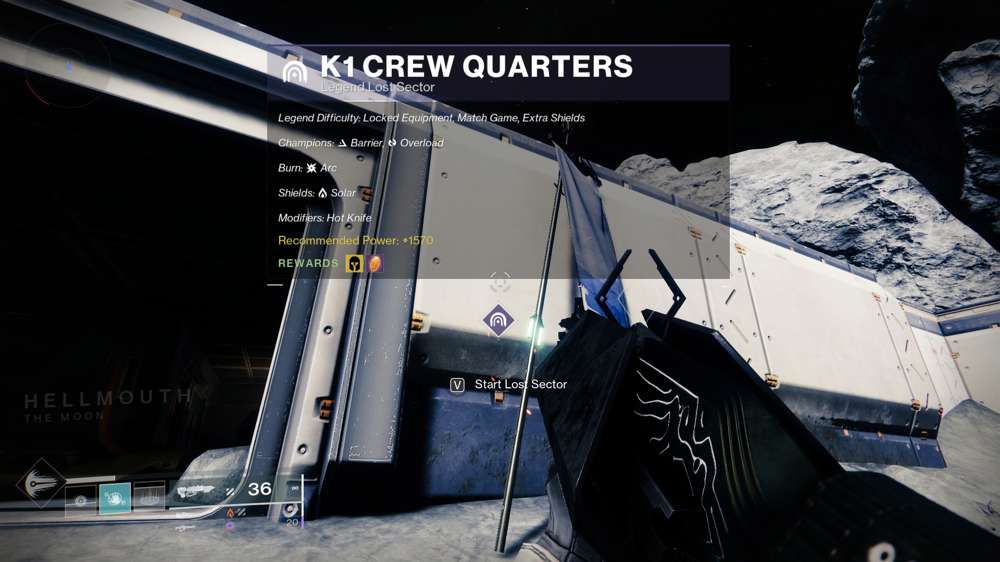Select the class ability icon
The image size is (1000, 562).
148,497
